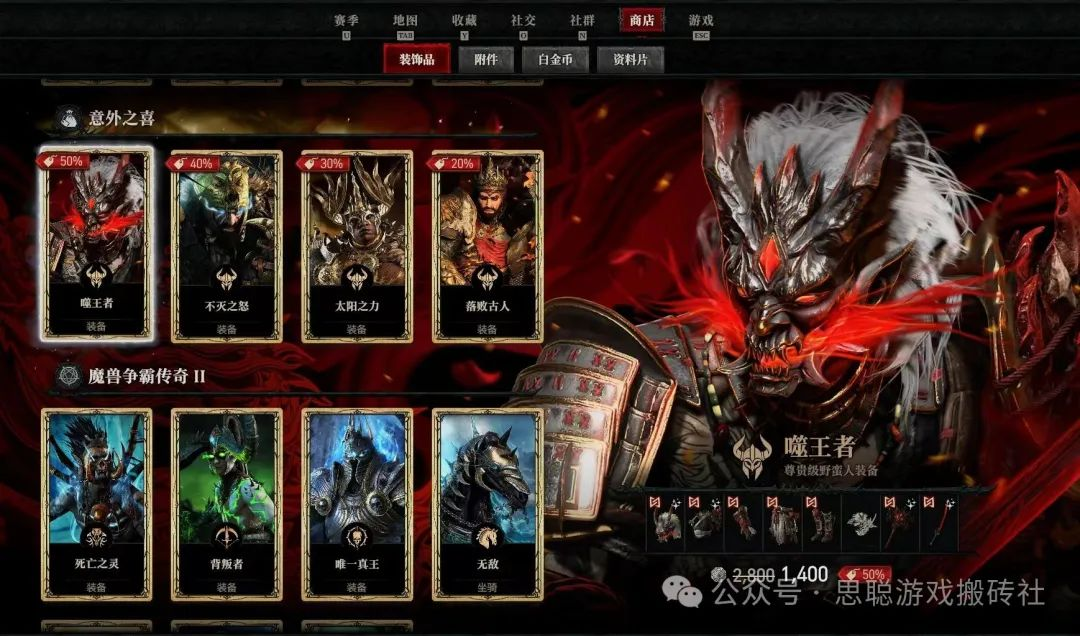Screen dimensions: 1080x636
Task: Switch to the 附件 accessories category
Action: [x=487, y=59]
